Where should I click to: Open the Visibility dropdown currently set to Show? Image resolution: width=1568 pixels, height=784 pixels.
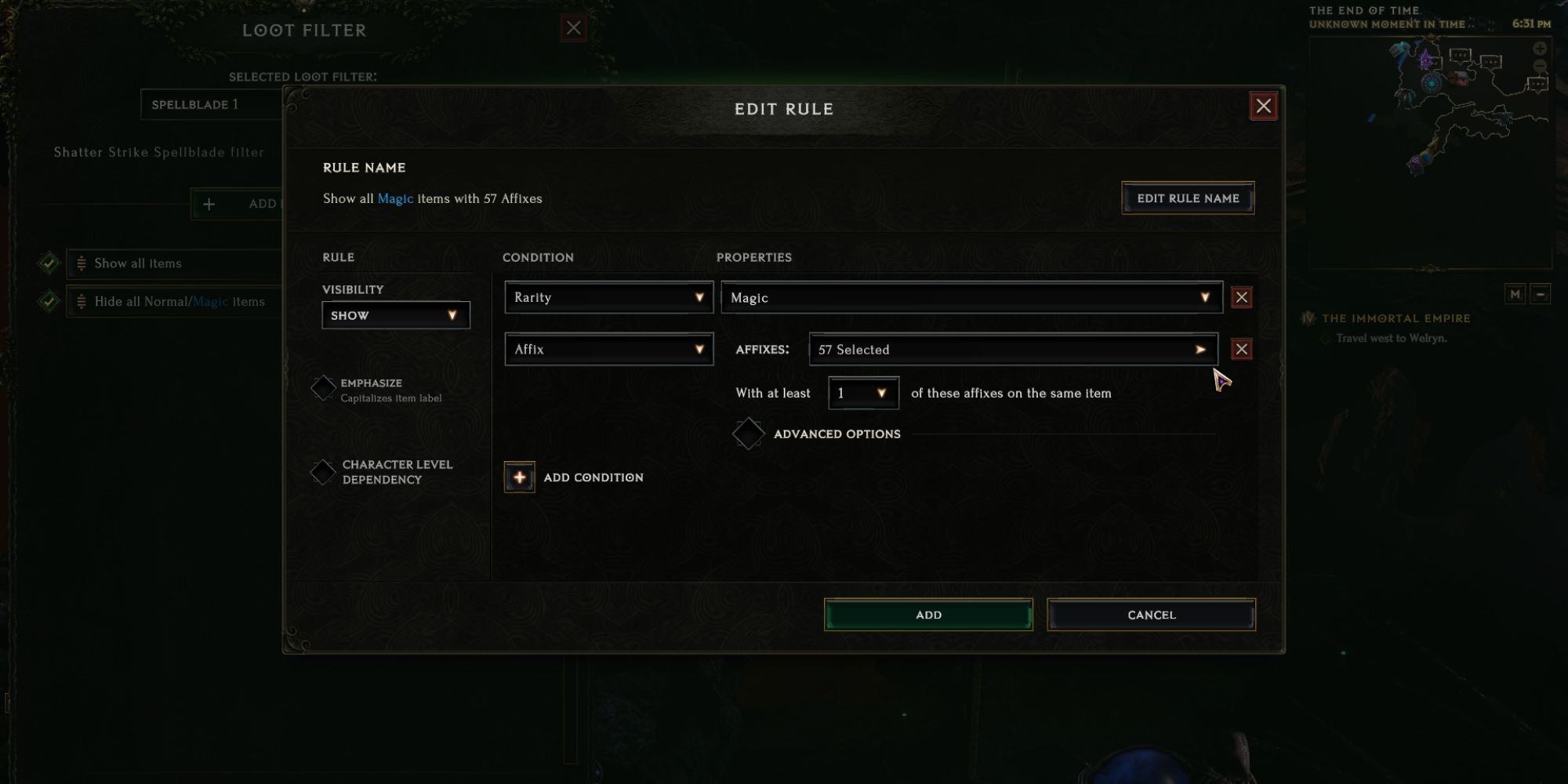(395, 314)
